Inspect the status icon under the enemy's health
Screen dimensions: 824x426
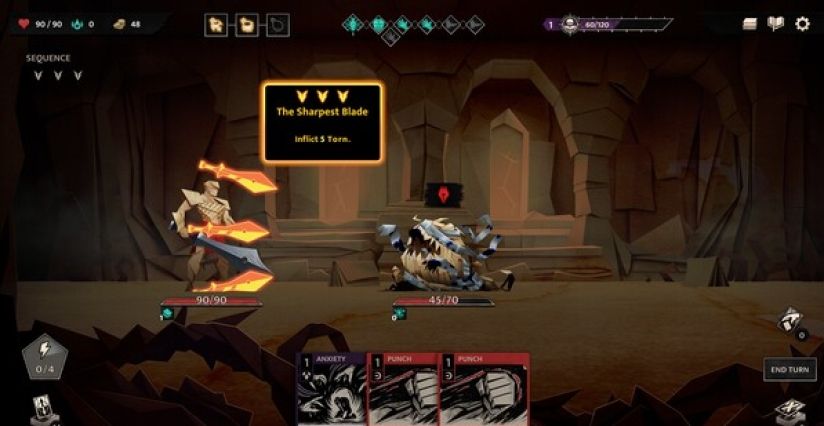coord(400,314)
